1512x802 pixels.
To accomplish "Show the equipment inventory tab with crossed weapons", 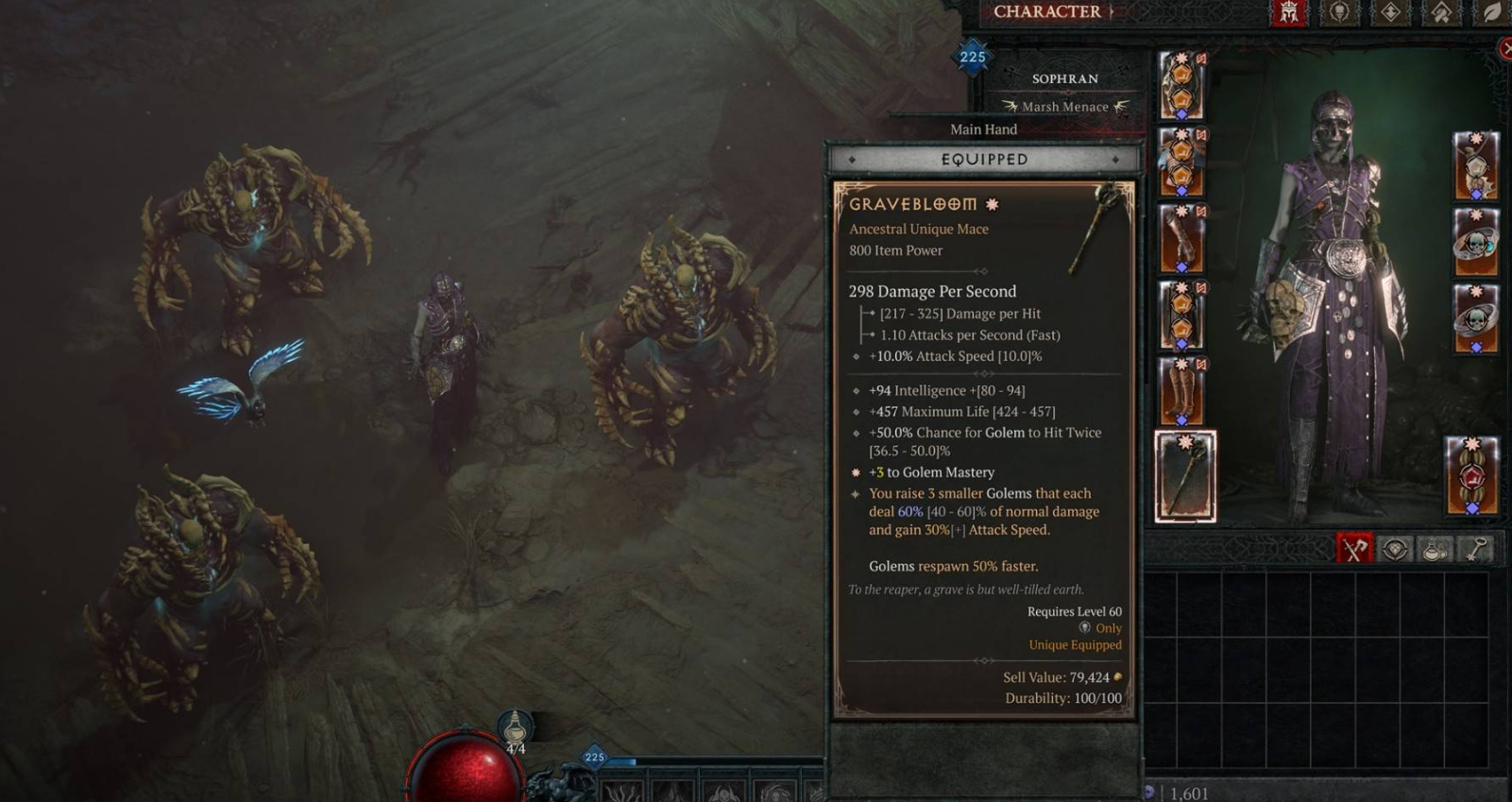I will click(1354, 549).
